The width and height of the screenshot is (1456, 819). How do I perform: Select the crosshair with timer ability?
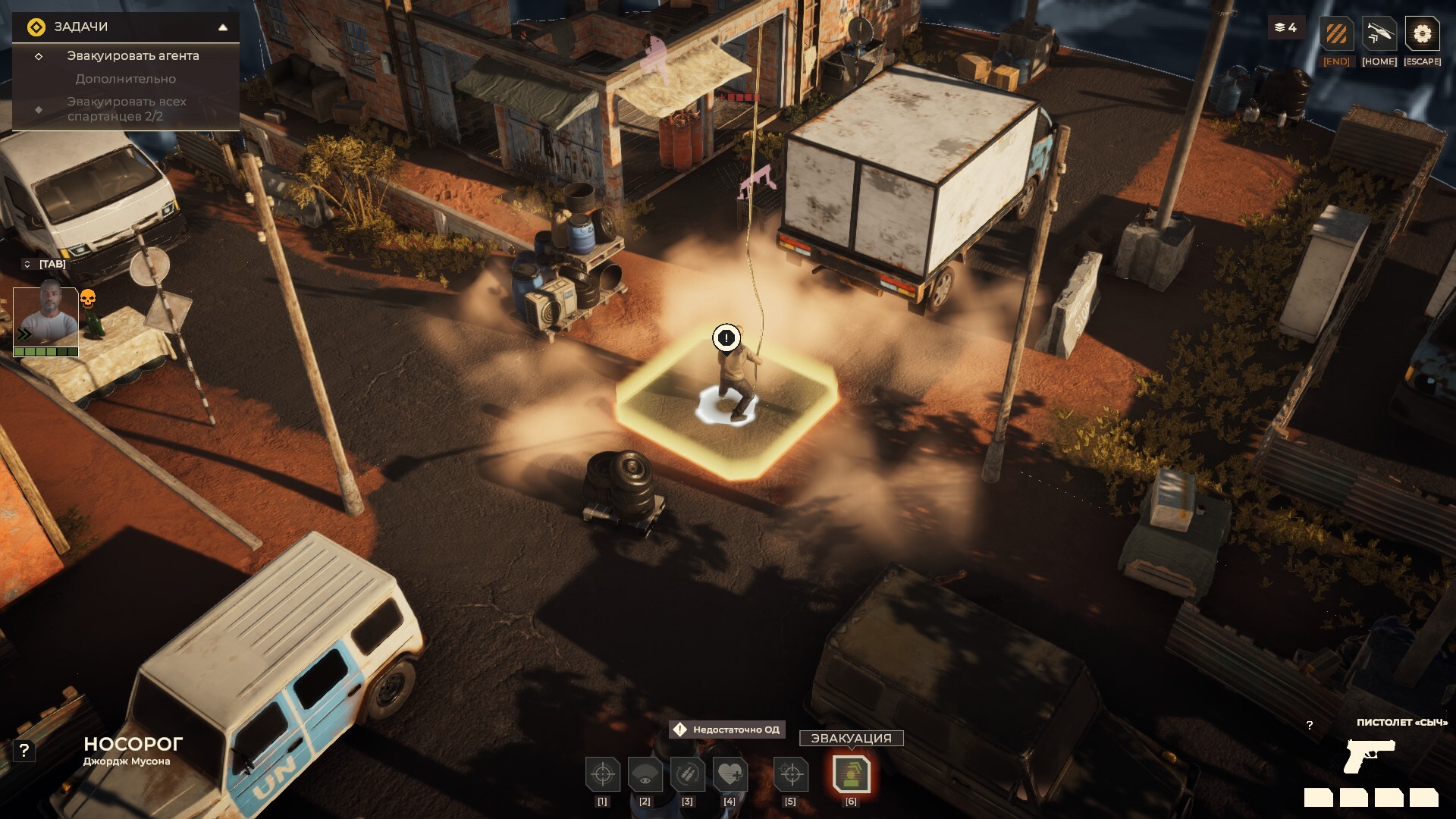[791, 774]
